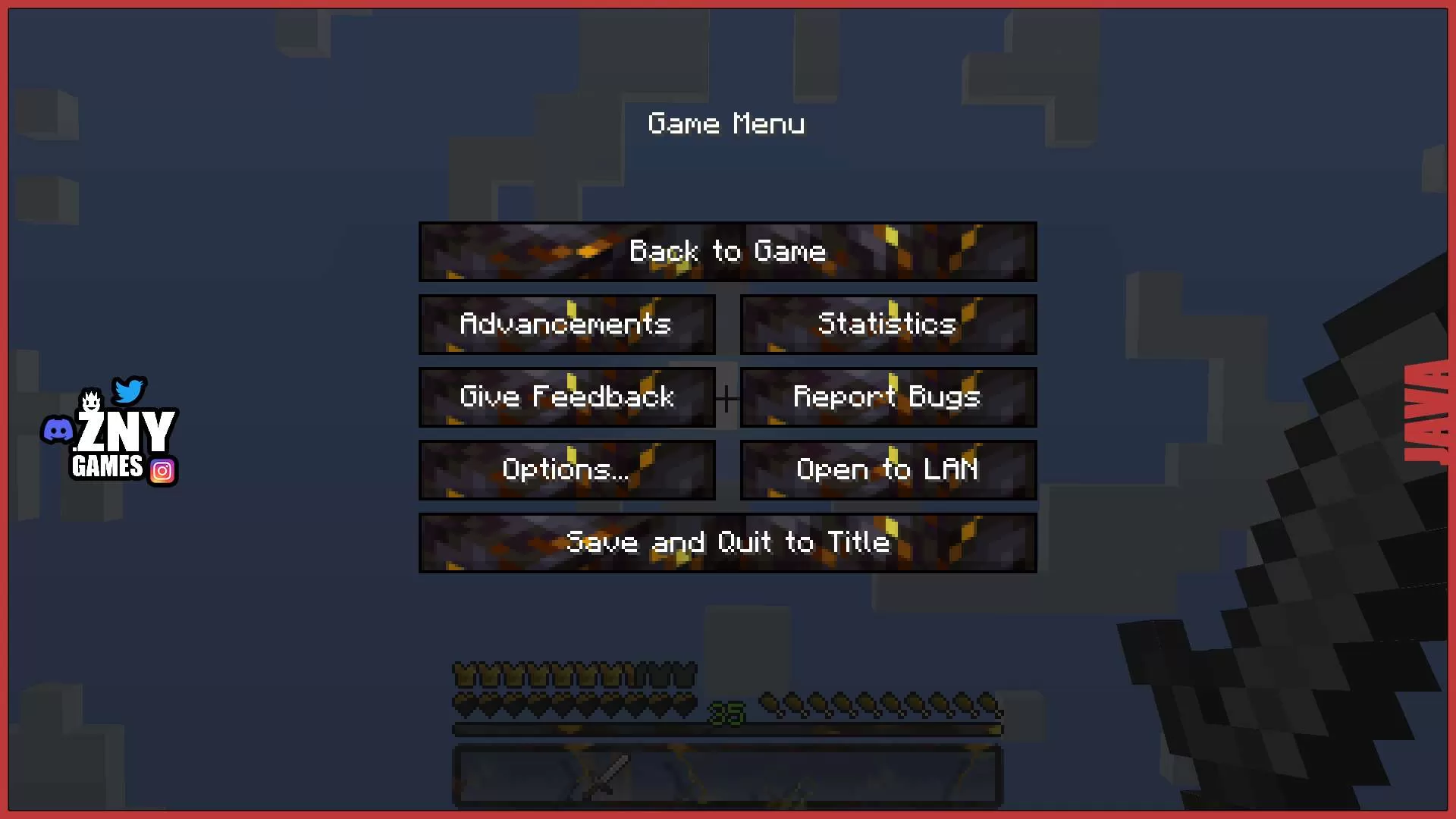Open the Options... menu

pos(566,469)
